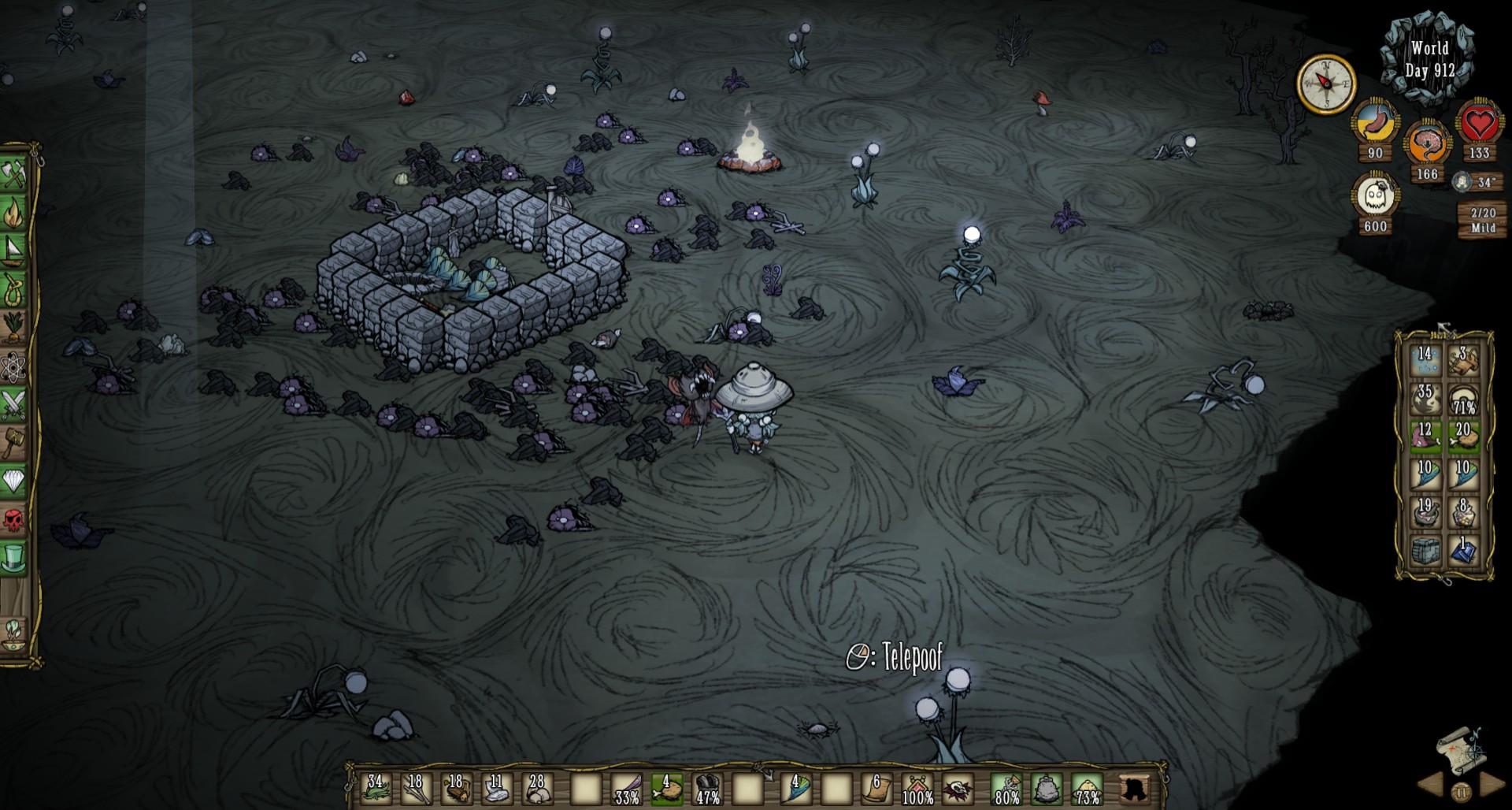Open the Survival rope-knot tab
This screenshot has height=810, width=1512.
[x=14, y=288]
